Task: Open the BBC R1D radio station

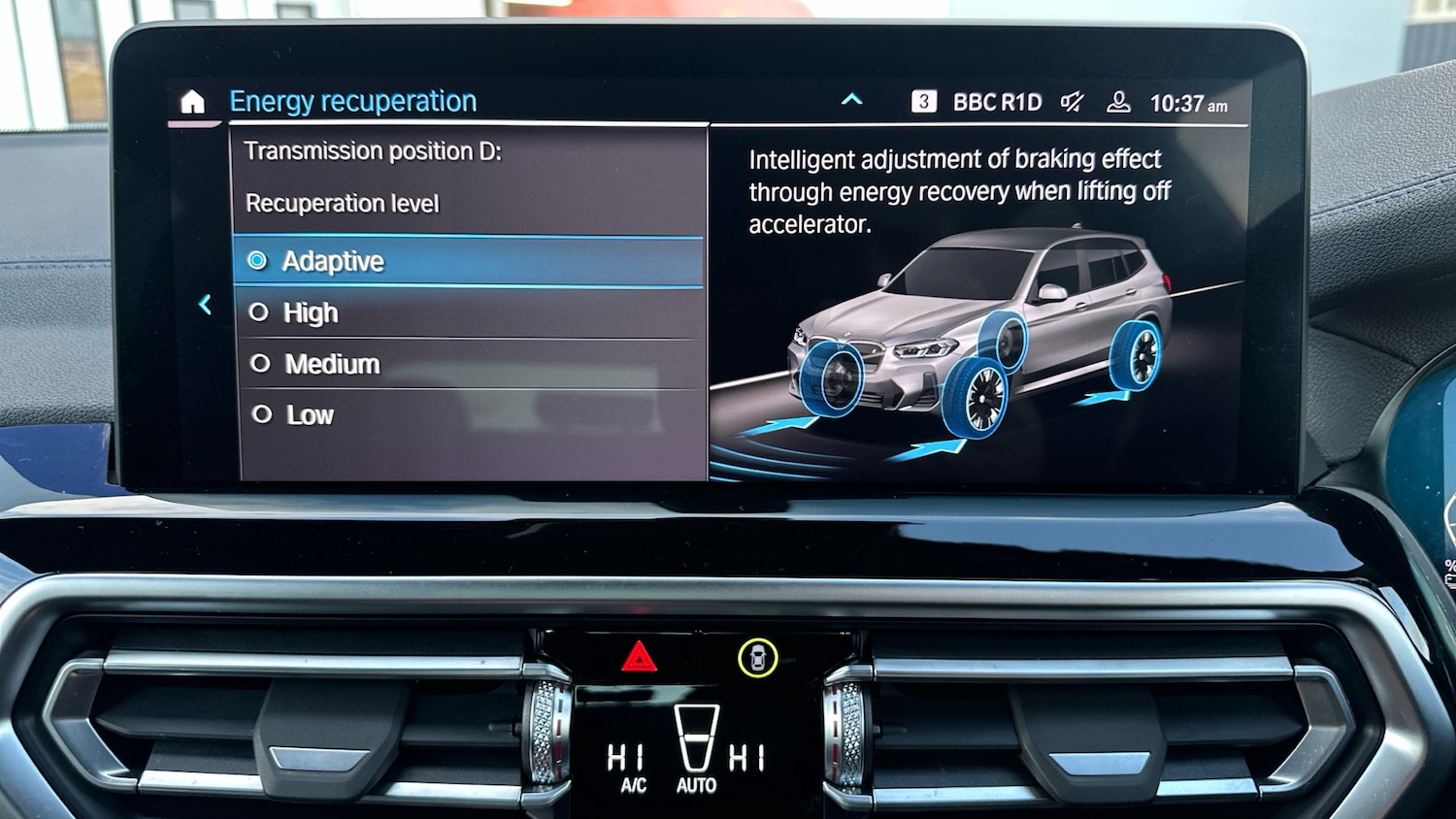Action: point(997,102)
